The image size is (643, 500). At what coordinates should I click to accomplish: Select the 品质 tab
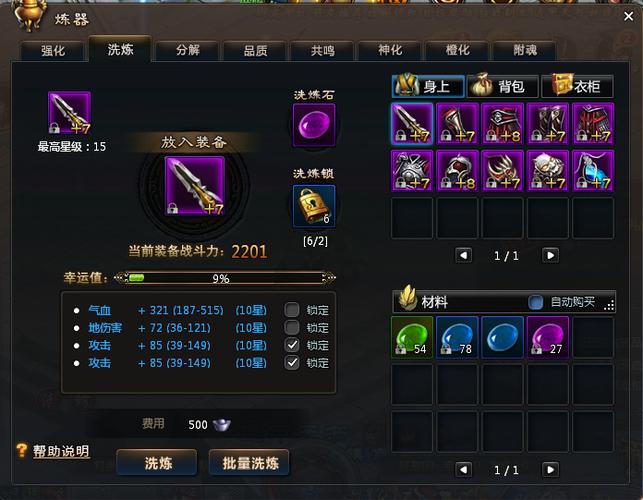pos(255,51)
